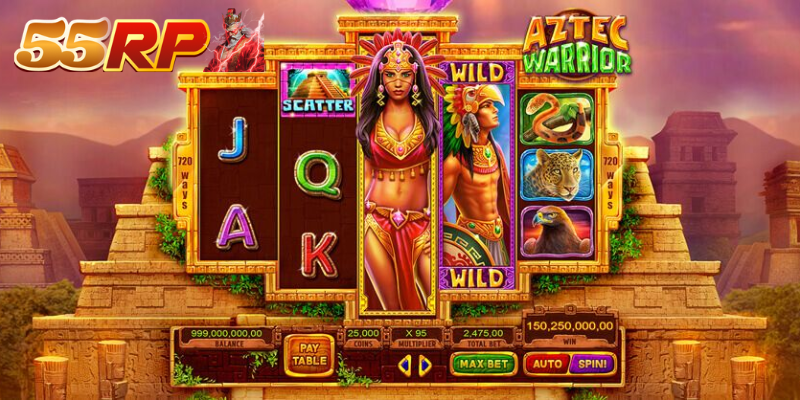Decrease bet with the left arrow

pos(404,366)
